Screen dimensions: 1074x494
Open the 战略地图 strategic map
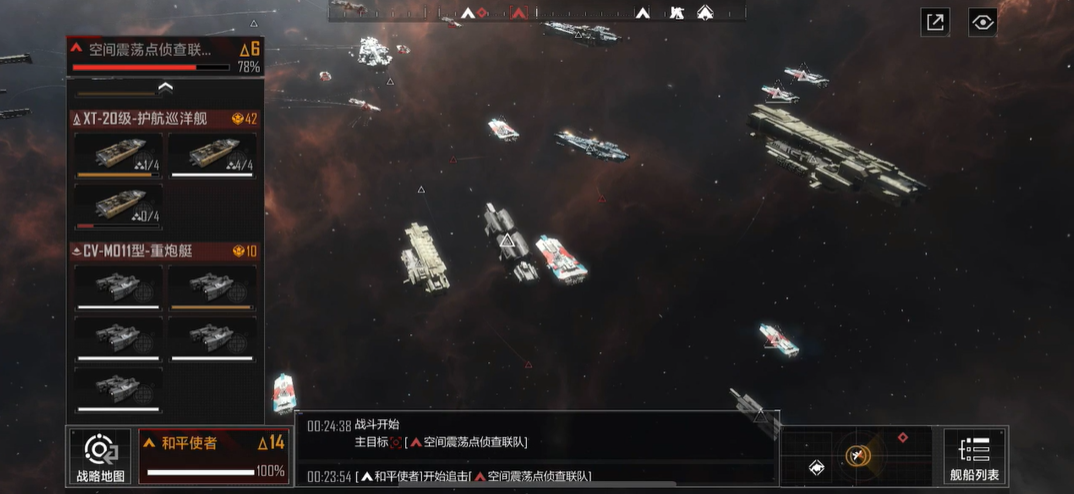(100, 456)
